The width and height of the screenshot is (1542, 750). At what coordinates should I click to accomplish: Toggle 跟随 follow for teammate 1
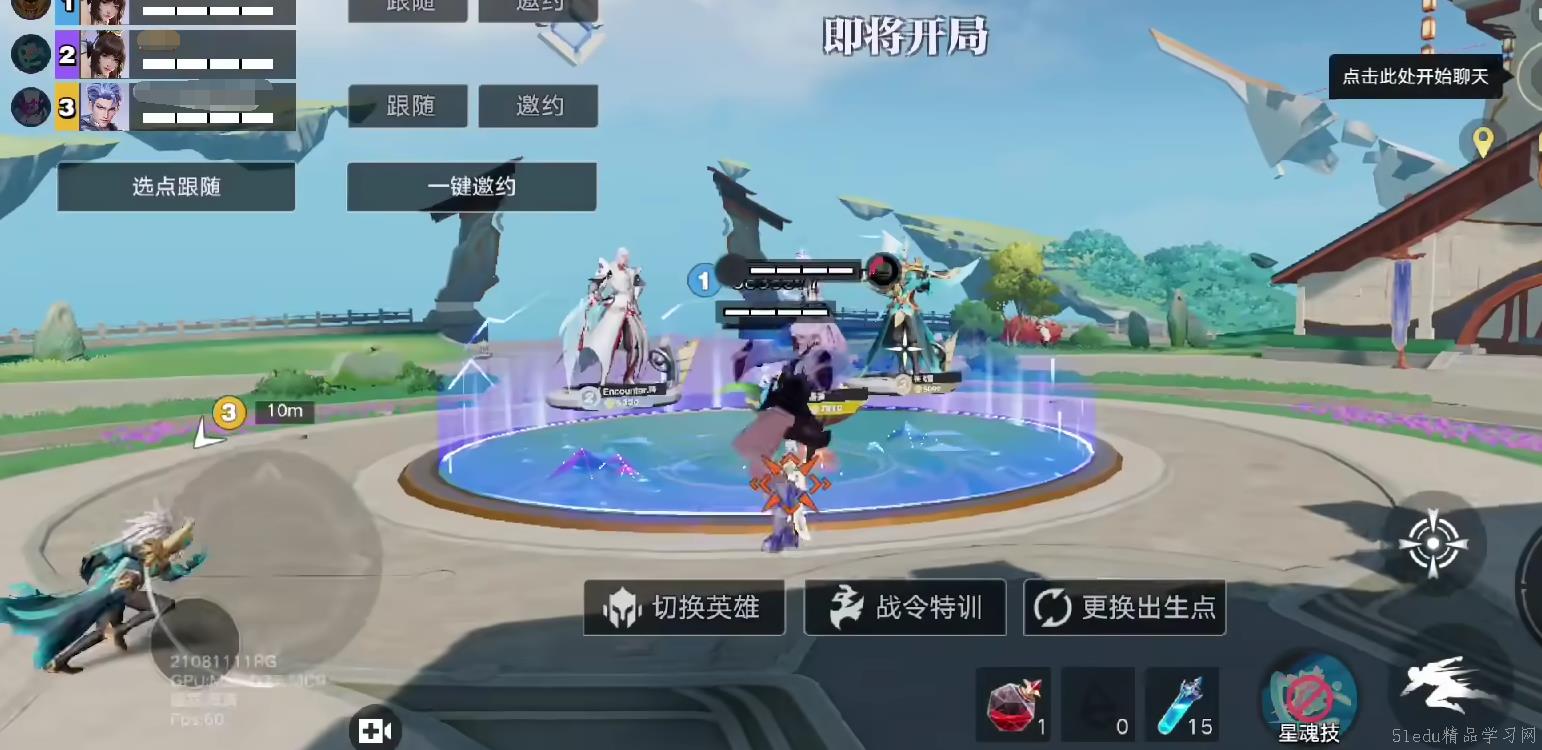[407, 8]
